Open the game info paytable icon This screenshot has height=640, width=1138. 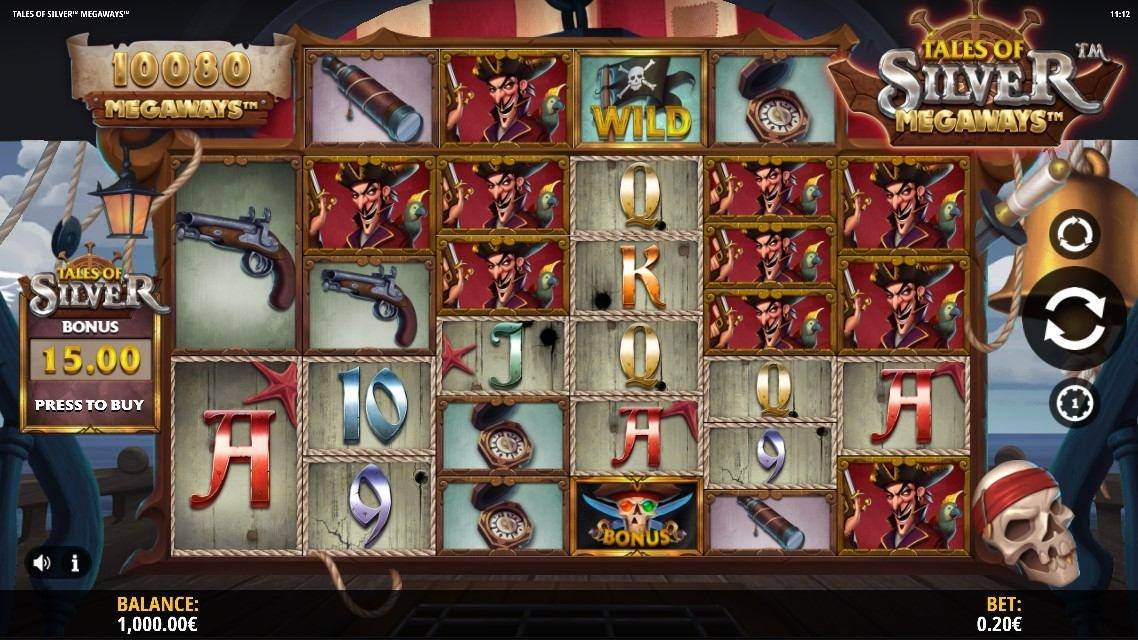[74, 563]
